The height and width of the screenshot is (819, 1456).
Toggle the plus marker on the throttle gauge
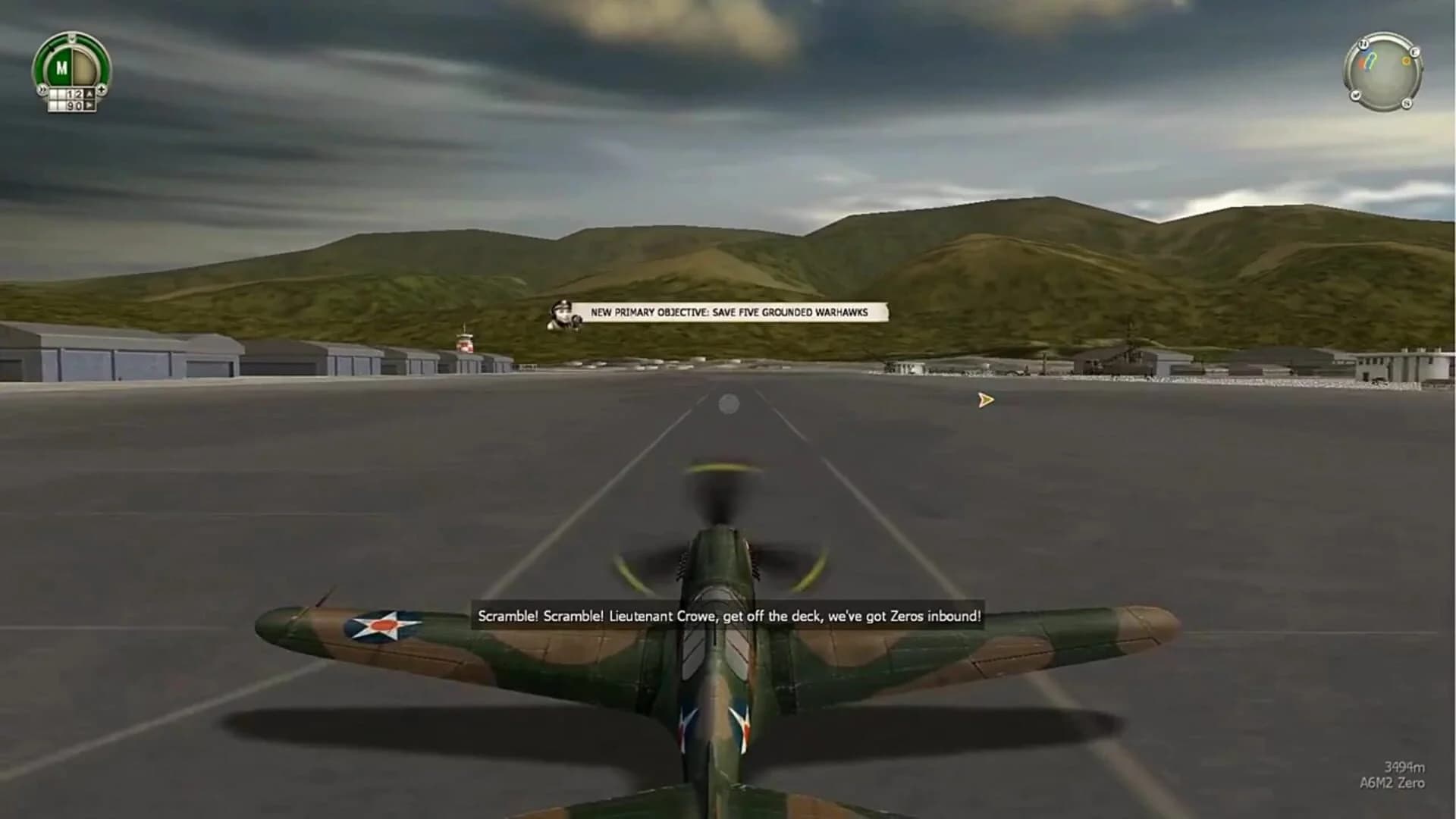click(x=102, y=89)
